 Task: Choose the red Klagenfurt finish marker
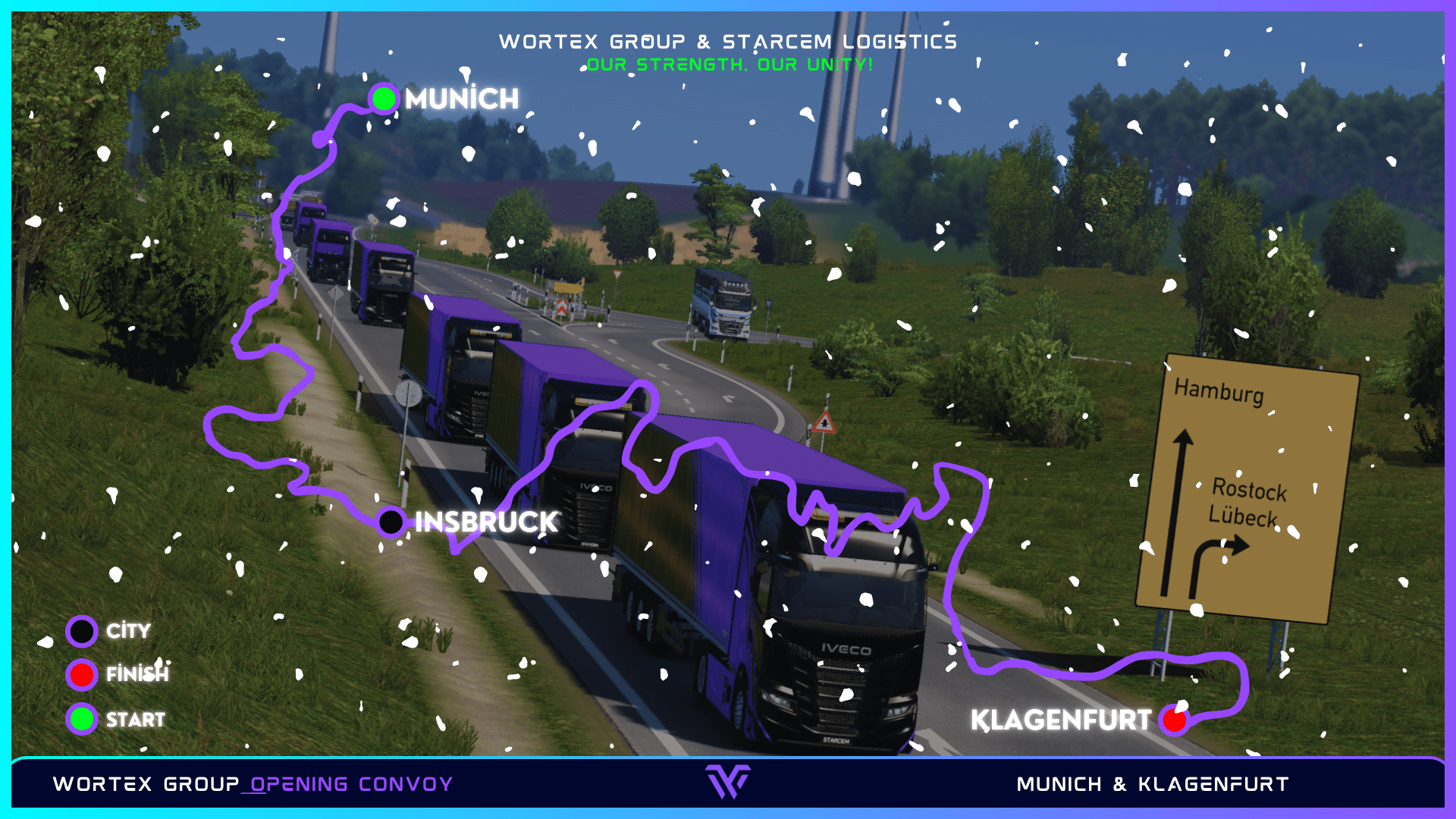(x=1174, y=720)
